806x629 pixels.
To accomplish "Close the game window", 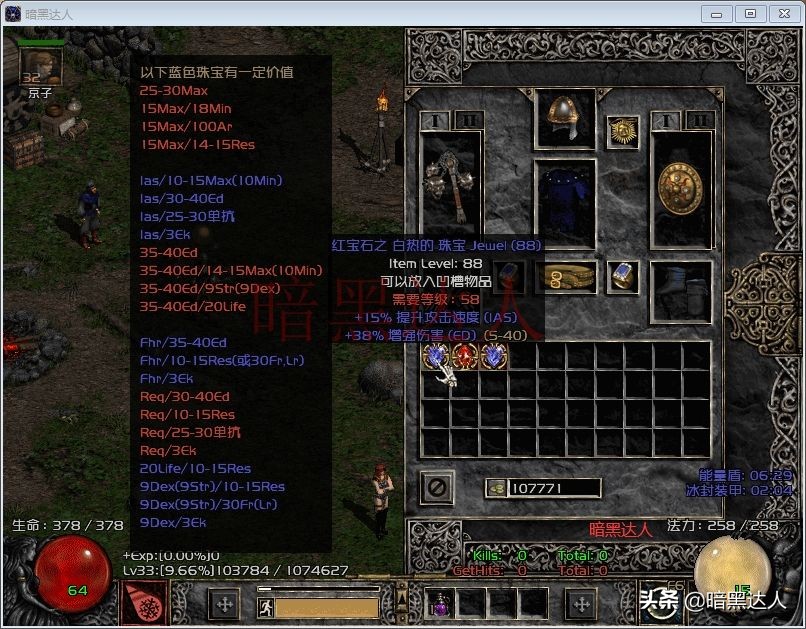I will tap(782, 14).
